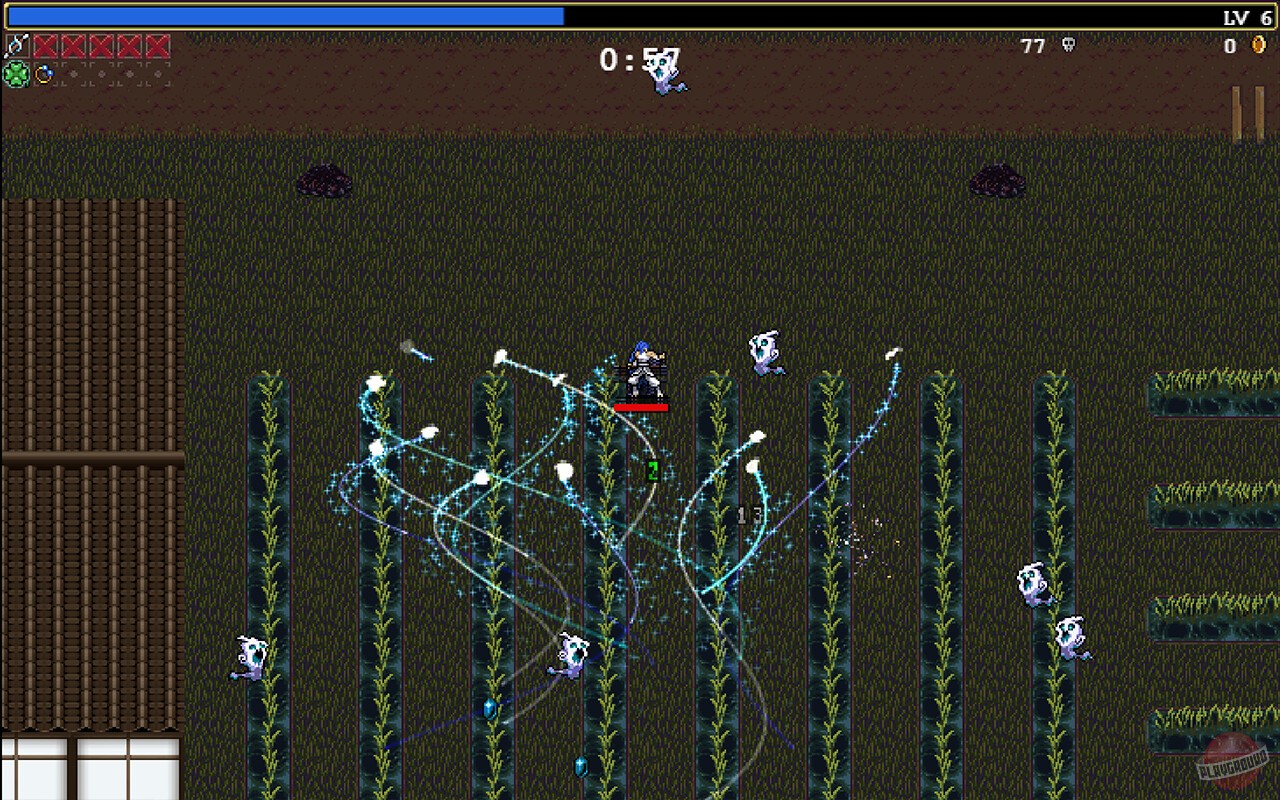The height and width of the screenshot is (800, 1280).
Task: Click the ghost enemy on the right side
Action: [1031, 580]
